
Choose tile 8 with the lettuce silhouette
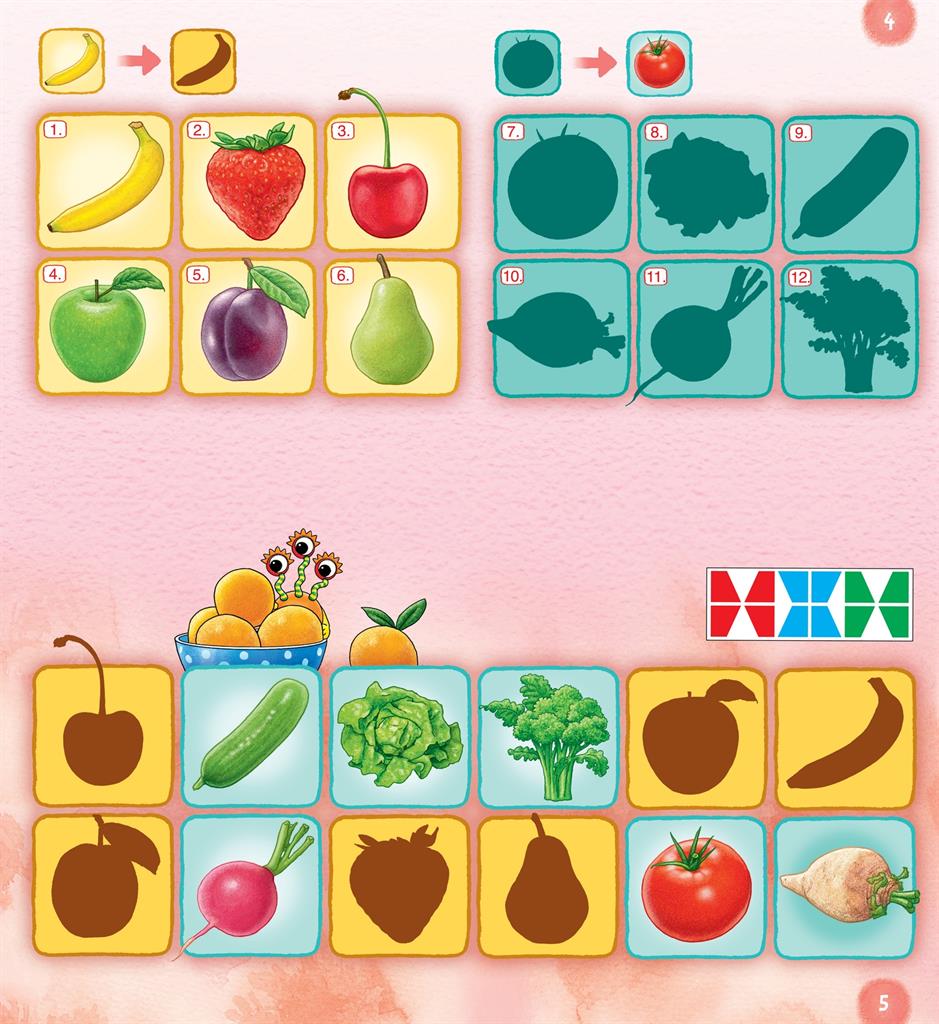[x=706, y=183]
